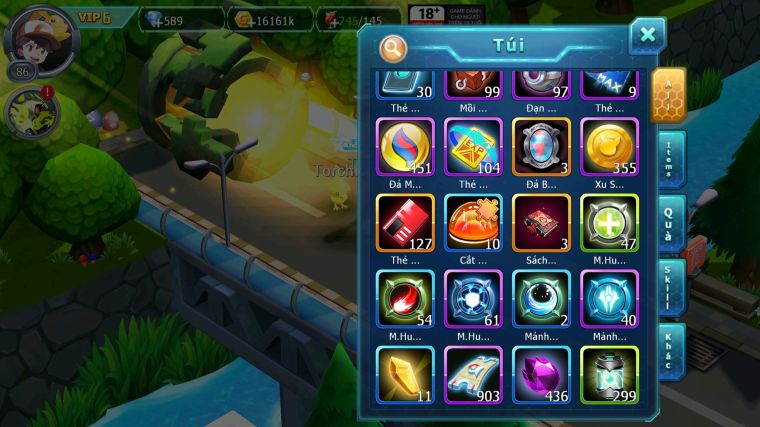Pick the green canister item with count 299
Screen dimensions: 760x427
[x=609, y=374]
